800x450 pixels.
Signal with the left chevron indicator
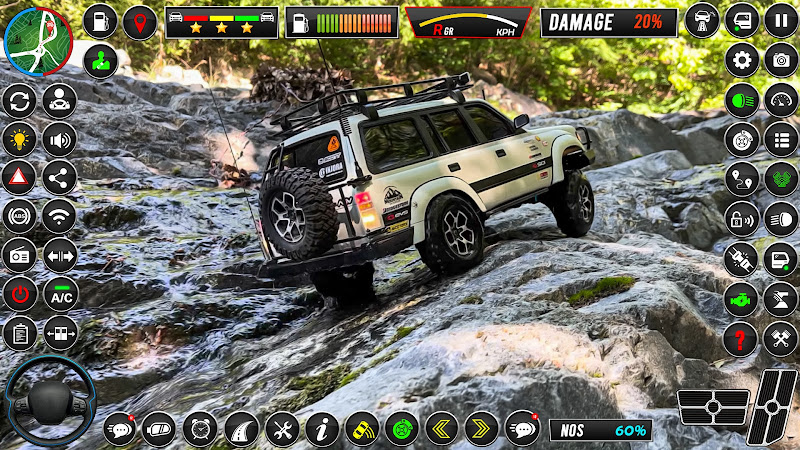point(441,429)
